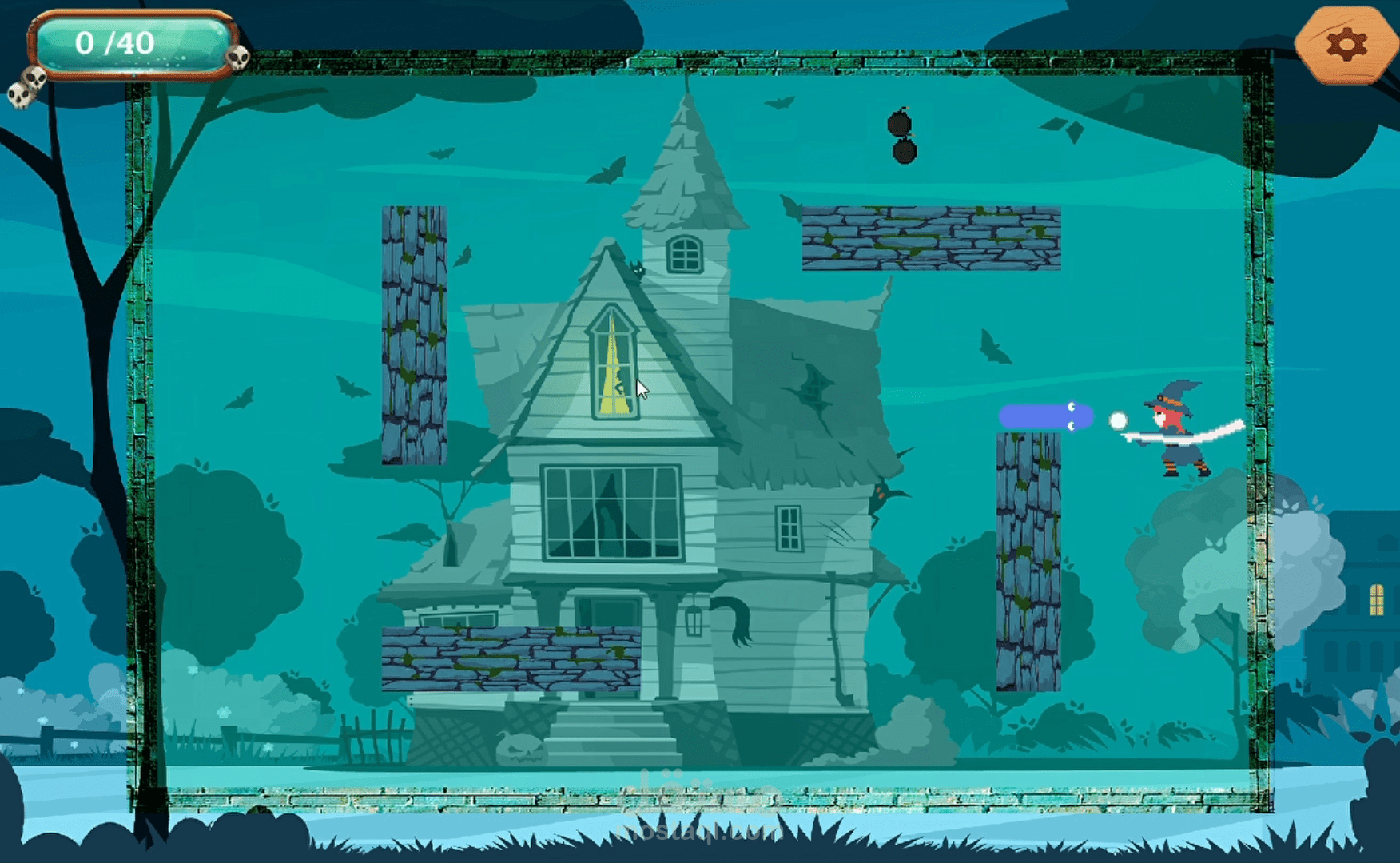Open the gear settings button
This screenshot has height=863, width=1400.
pyautogui.click(x=1346, y=45)
